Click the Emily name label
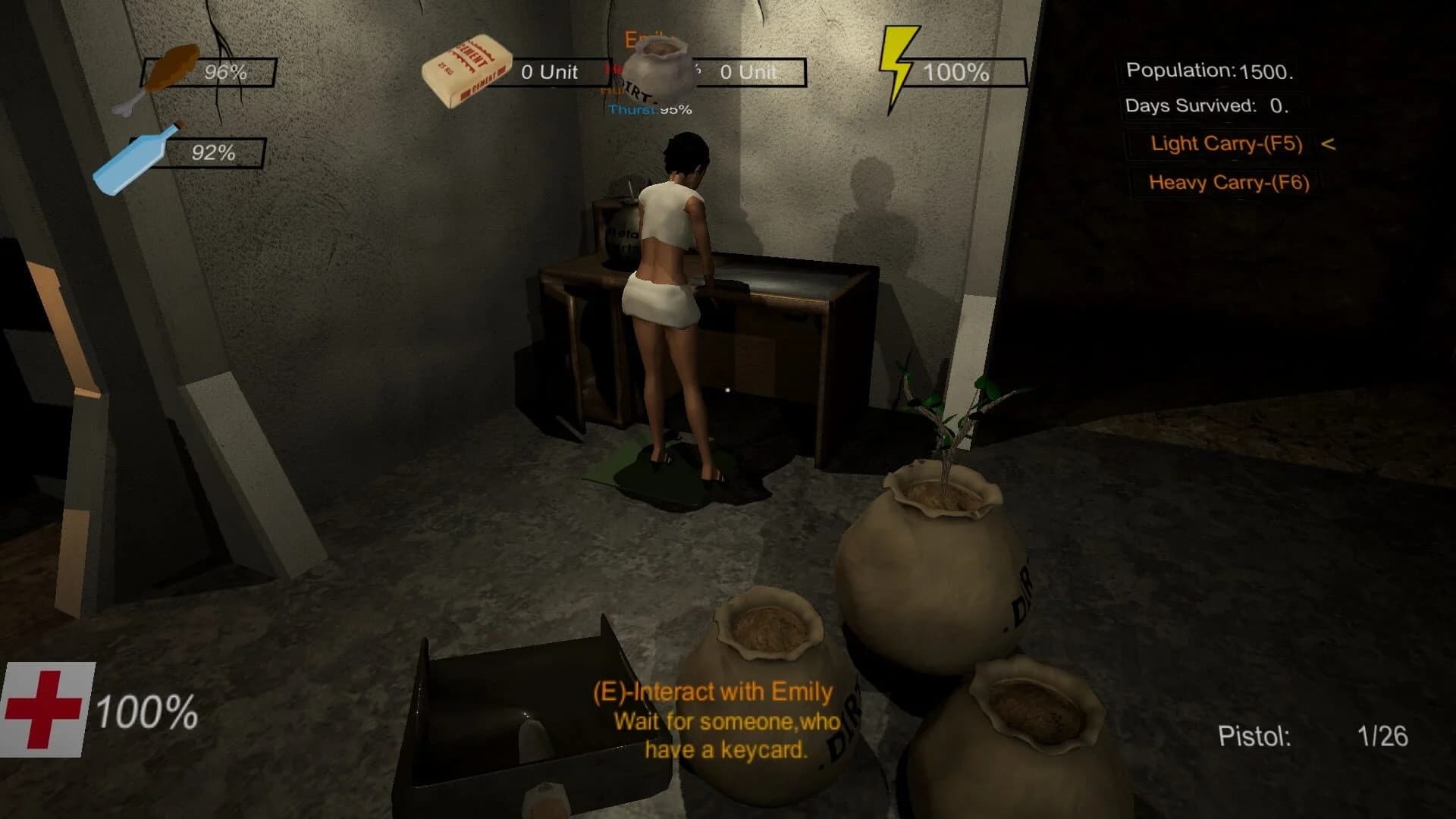 click(643, 38)
